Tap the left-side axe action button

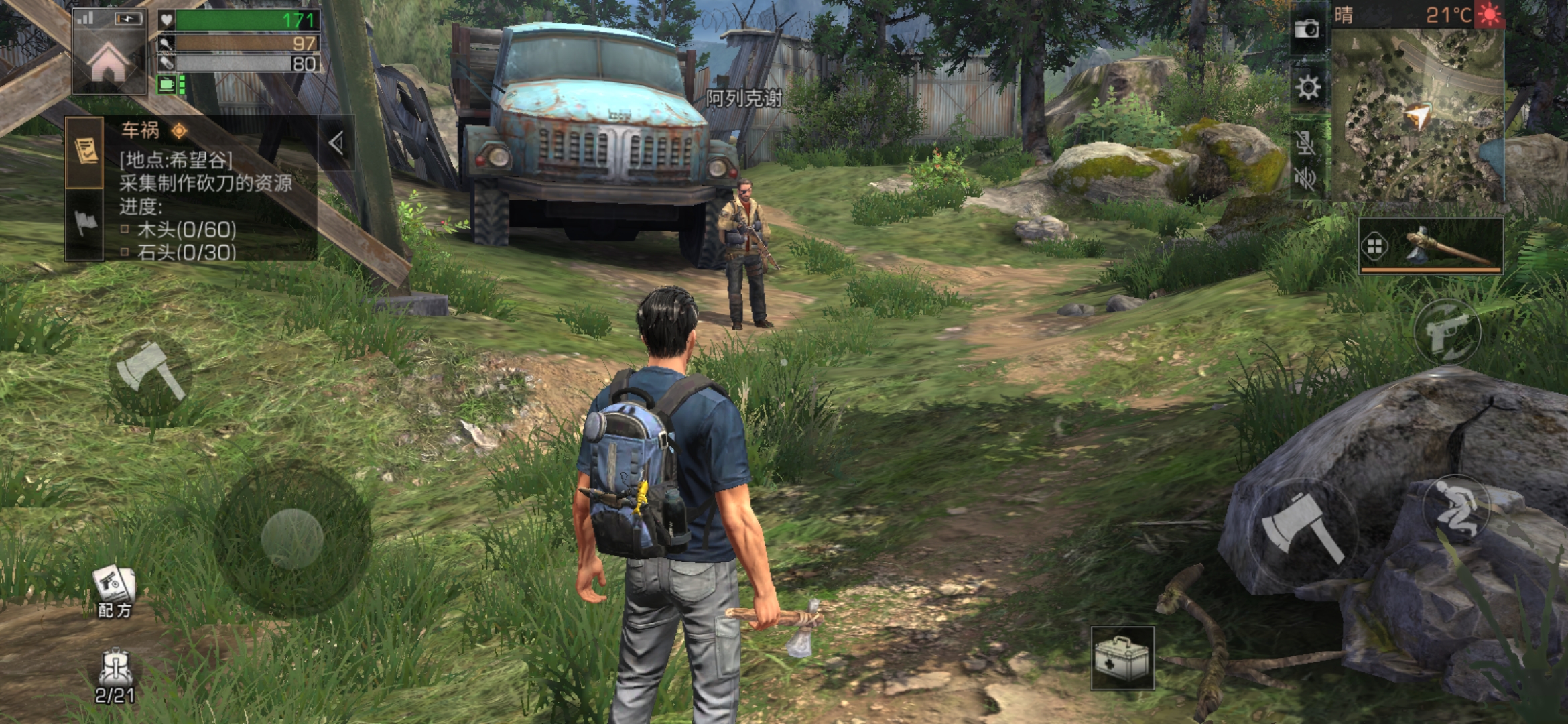point(150,371)
